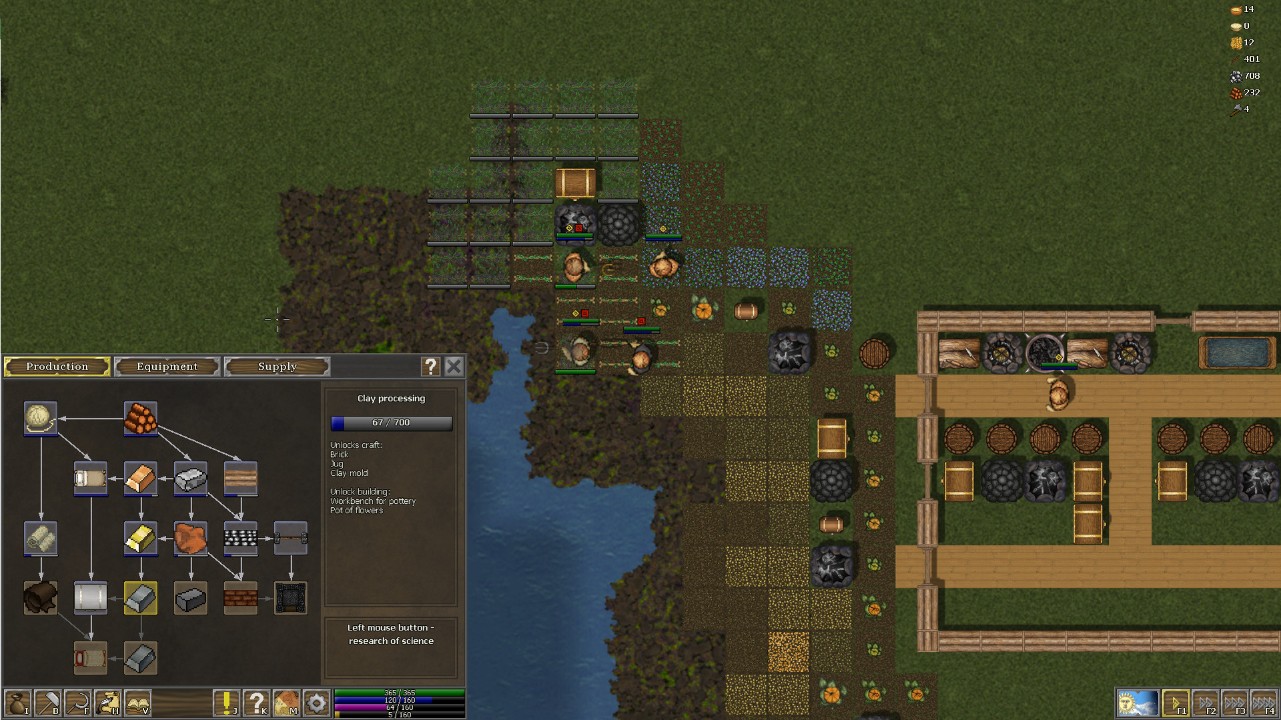1281x720 pixels.
Task: Select the Production tab
Action: [57, 367]
